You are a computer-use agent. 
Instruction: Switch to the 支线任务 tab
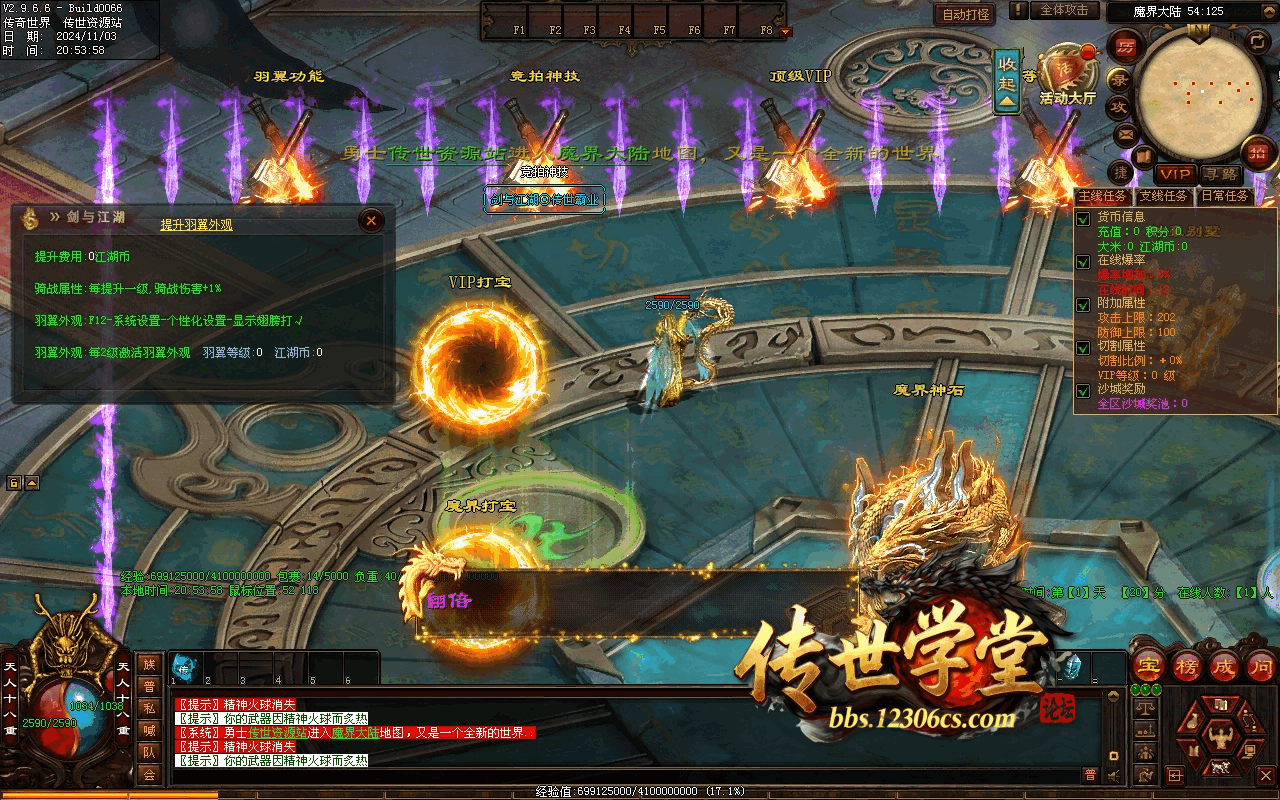coord(1164,196)
